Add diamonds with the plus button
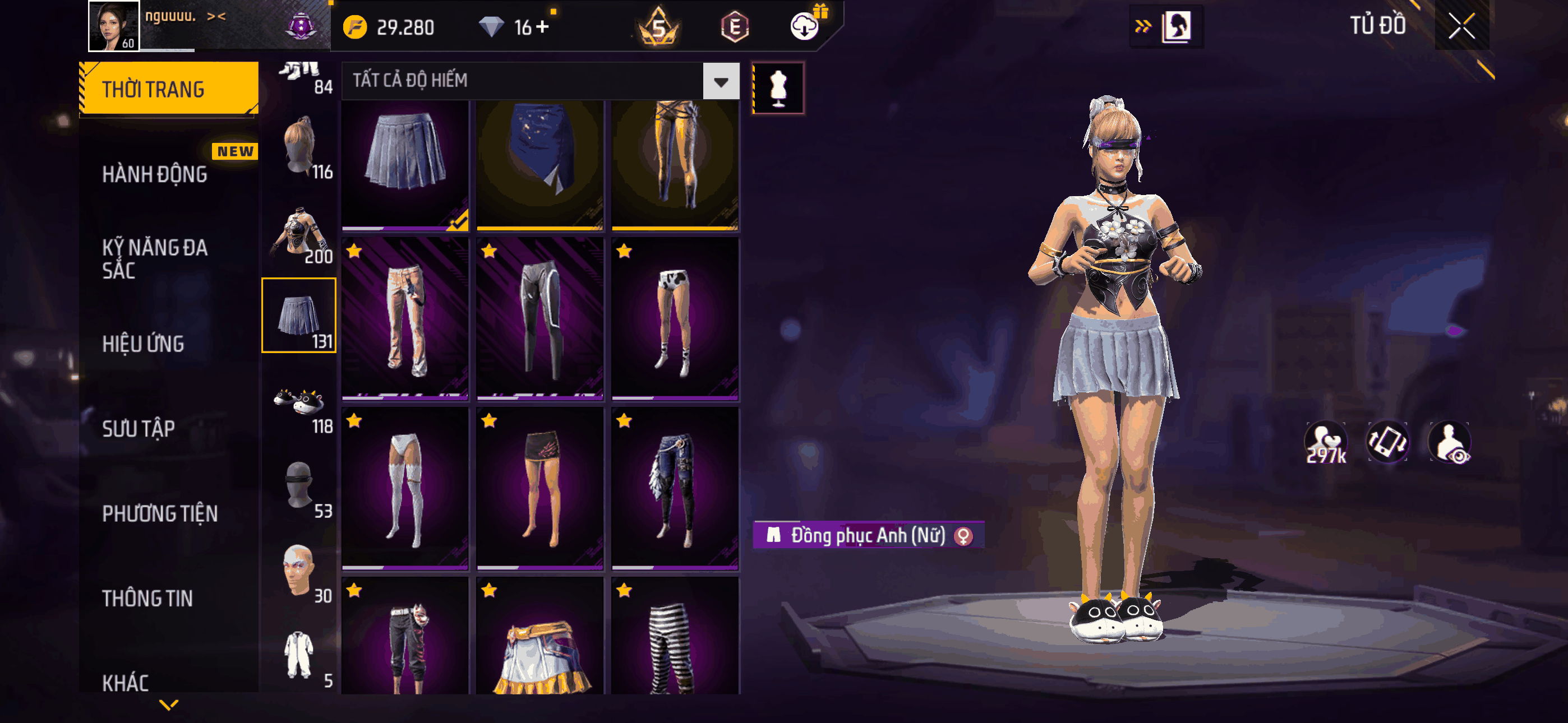The image size is (1568, 723). pyautogui.click(x=542, y=27)
